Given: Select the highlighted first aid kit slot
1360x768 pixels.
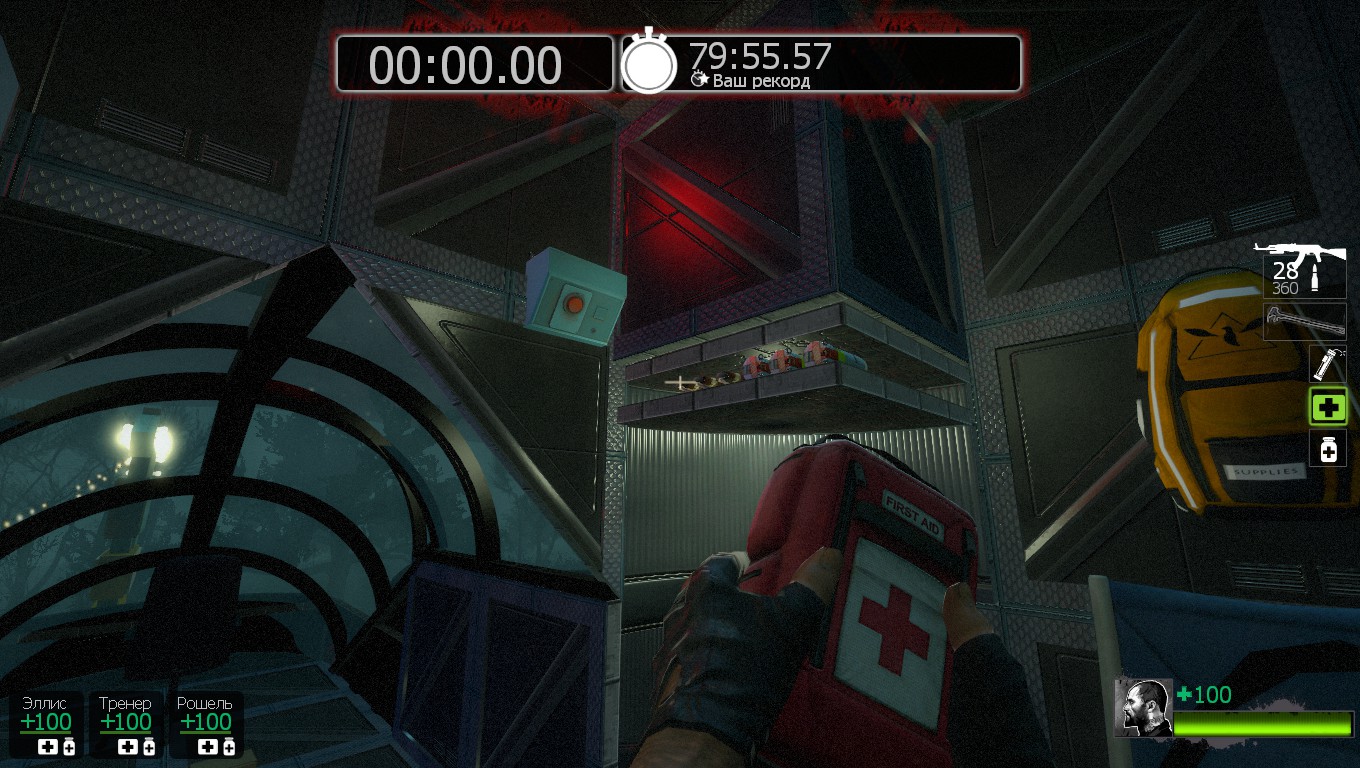Looking at the screenshot, I should (x=1328, y=407).
